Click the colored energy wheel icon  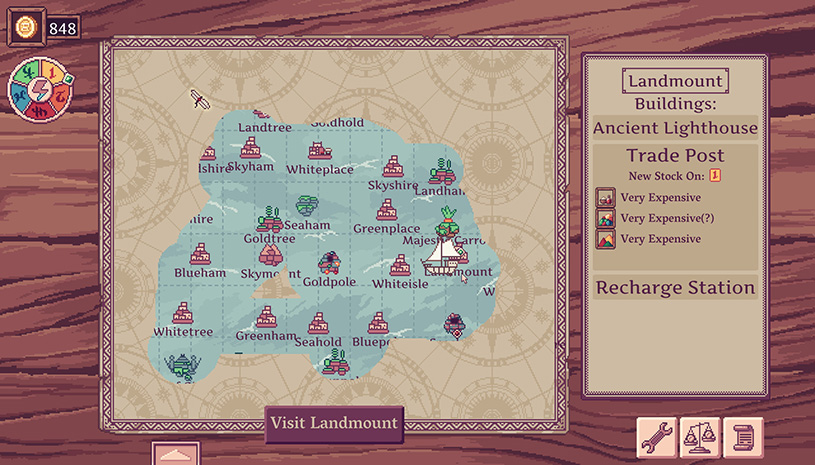(x=36, y=92)
